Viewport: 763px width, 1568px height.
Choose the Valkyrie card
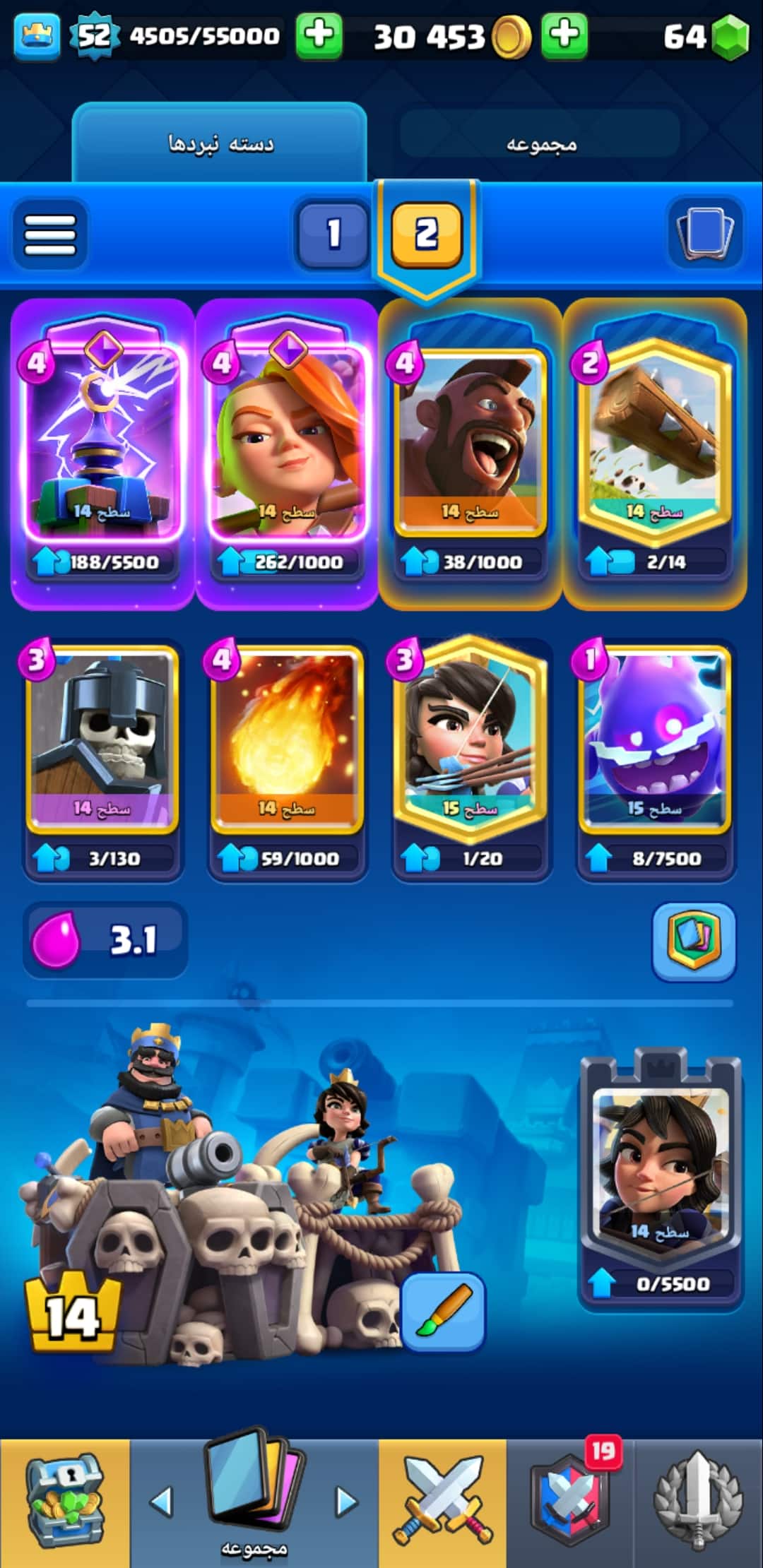287,438
